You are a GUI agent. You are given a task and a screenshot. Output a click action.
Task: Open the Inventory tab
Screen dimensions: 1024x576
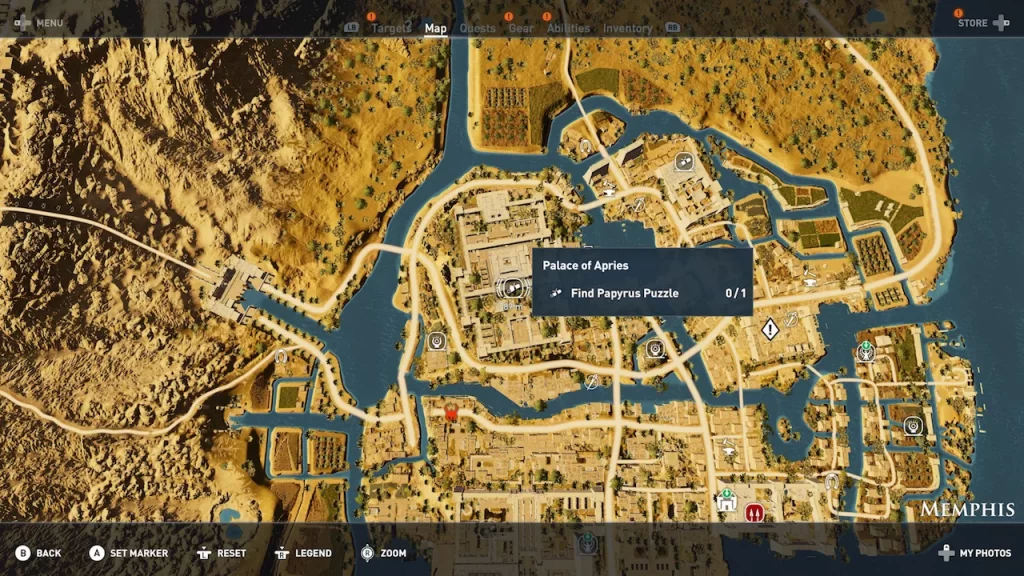click(628, 29)
